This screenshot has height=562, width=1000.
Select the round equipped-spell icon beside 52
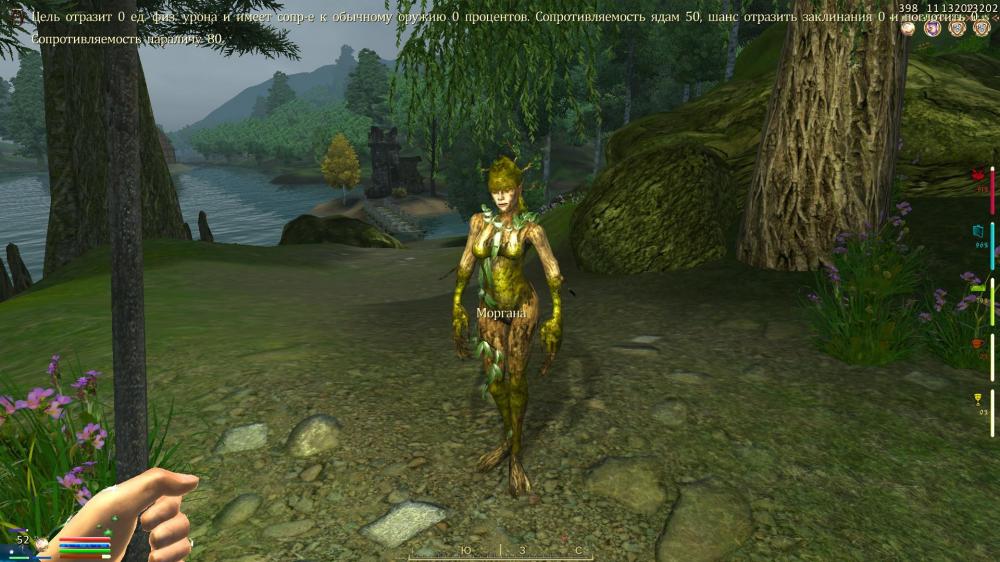[x=42, y=543]
